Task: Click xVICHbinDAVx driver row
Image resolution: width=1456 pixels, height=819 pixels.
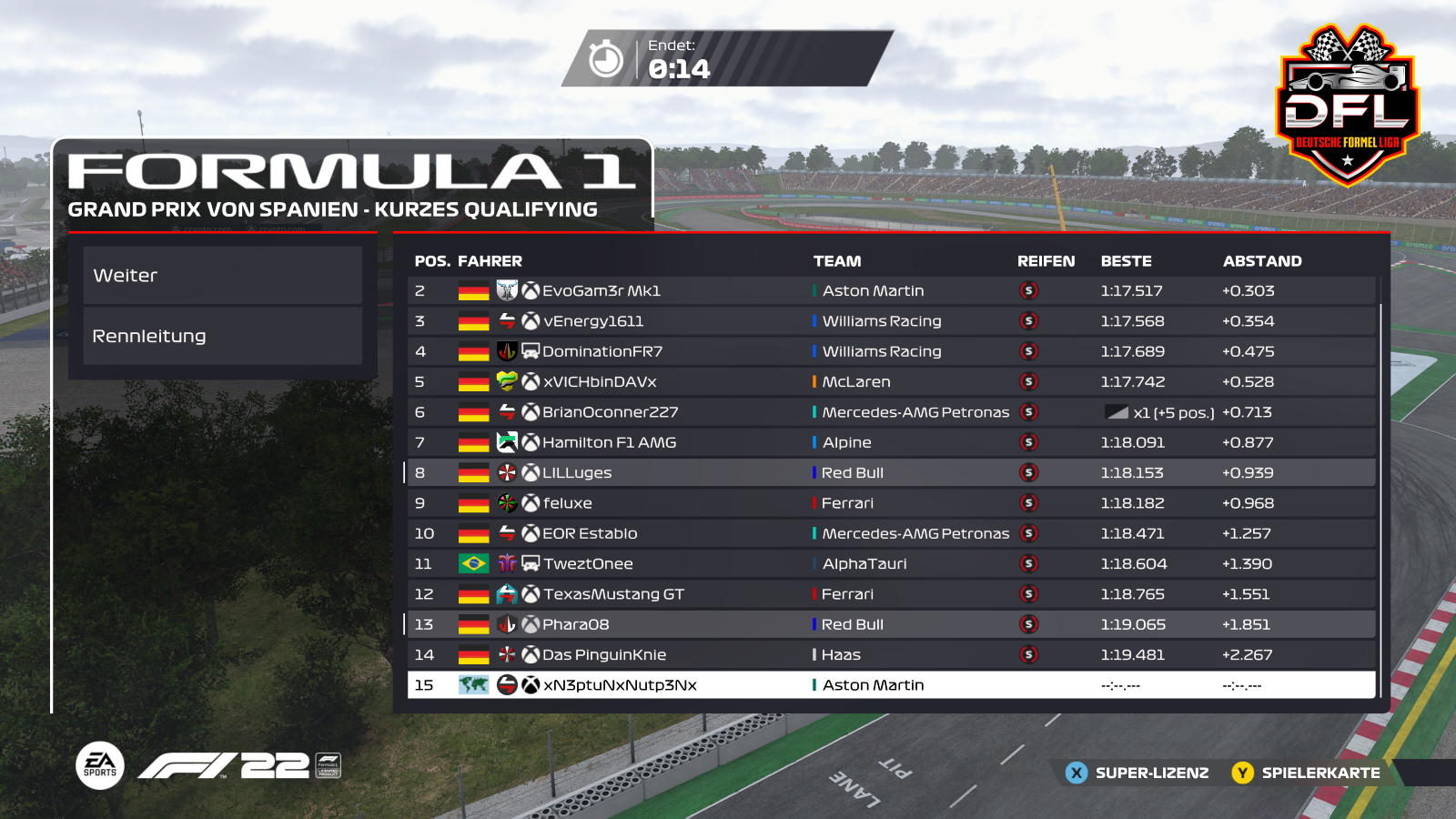Action: pyautogui.click(x=890, y=382)
